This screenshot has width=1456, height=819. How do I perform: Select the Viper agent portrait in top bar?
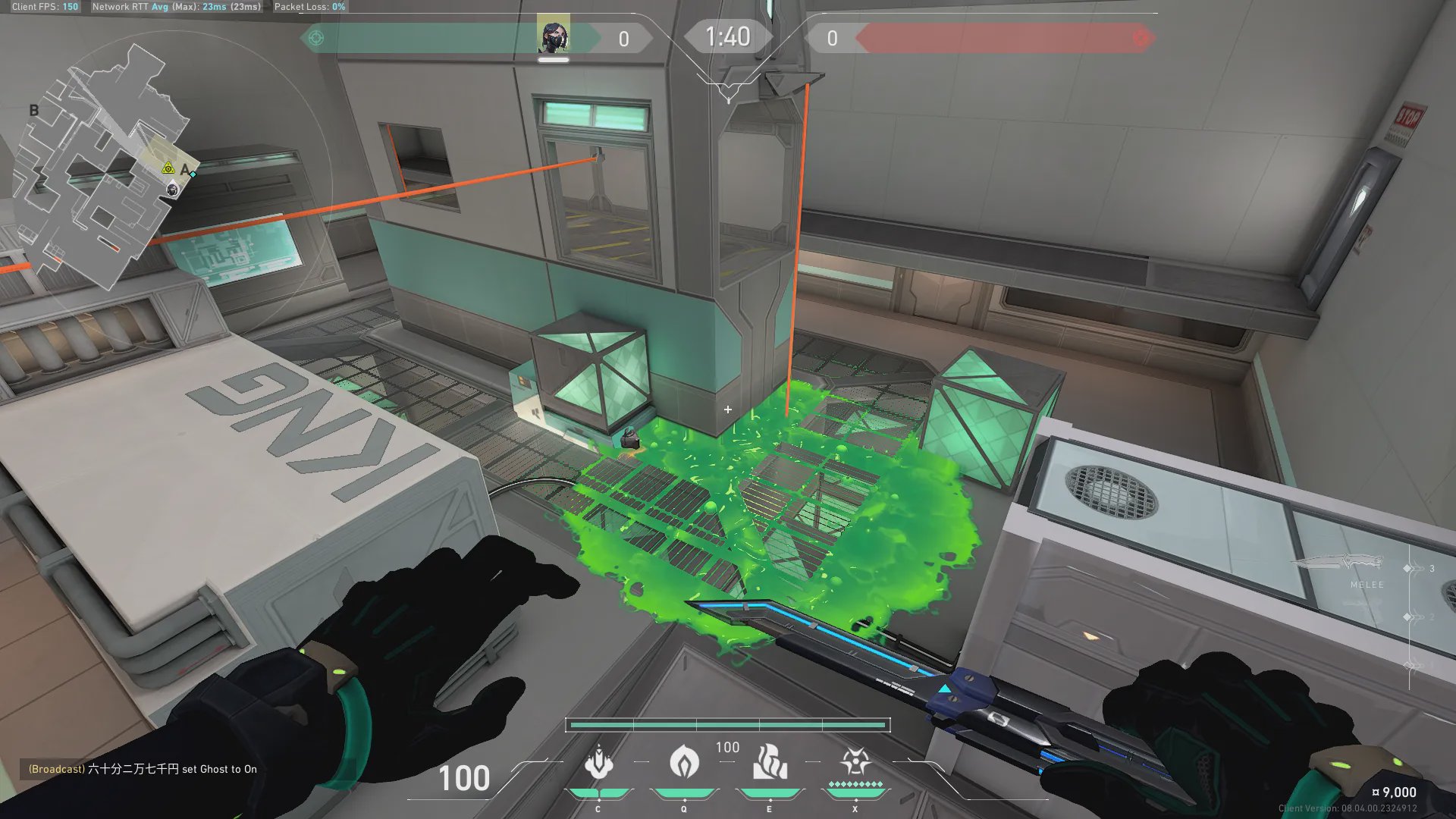[x=553, y=36]
